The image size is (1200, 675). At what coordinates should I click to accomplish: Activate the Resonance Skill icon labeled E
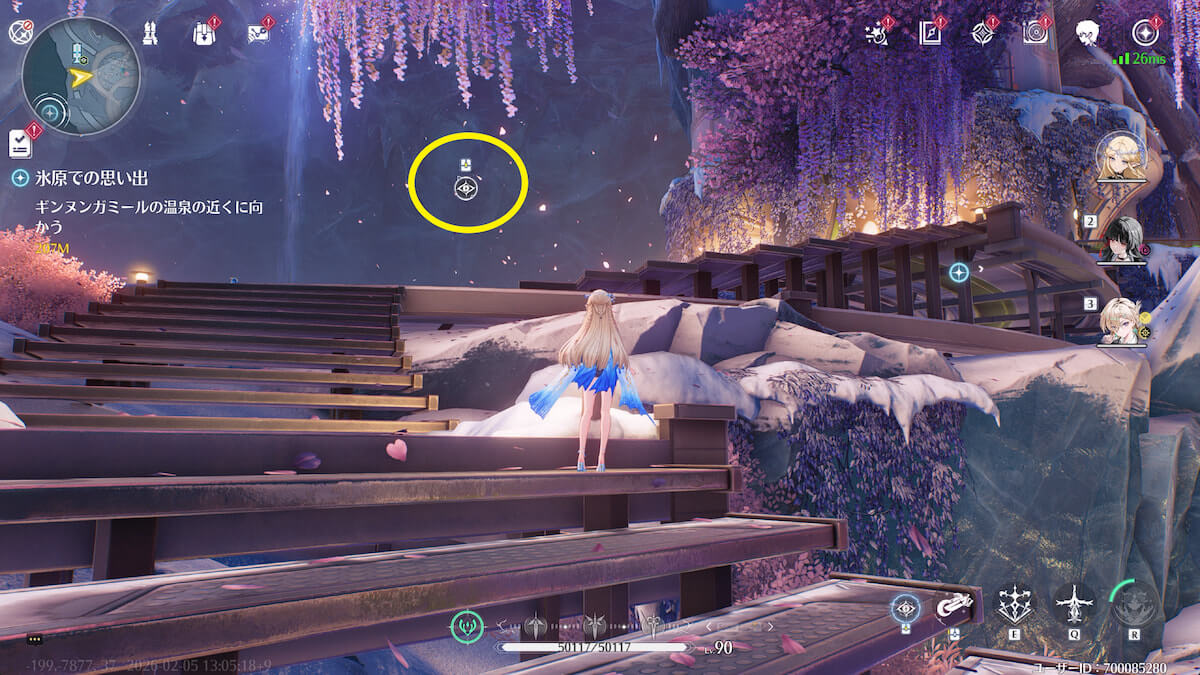pyautogui.click(x=1015, y=604)
